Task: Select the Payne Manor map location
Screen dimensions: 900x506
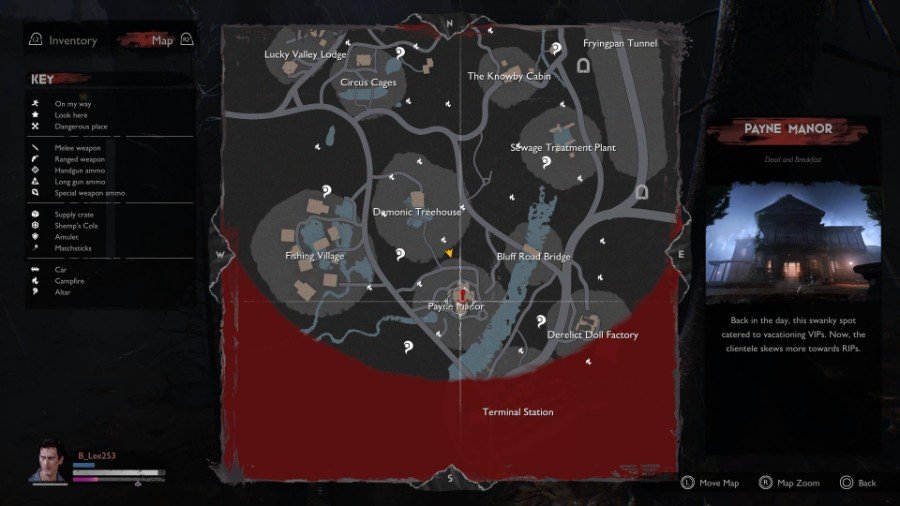Action: point(456,305)
